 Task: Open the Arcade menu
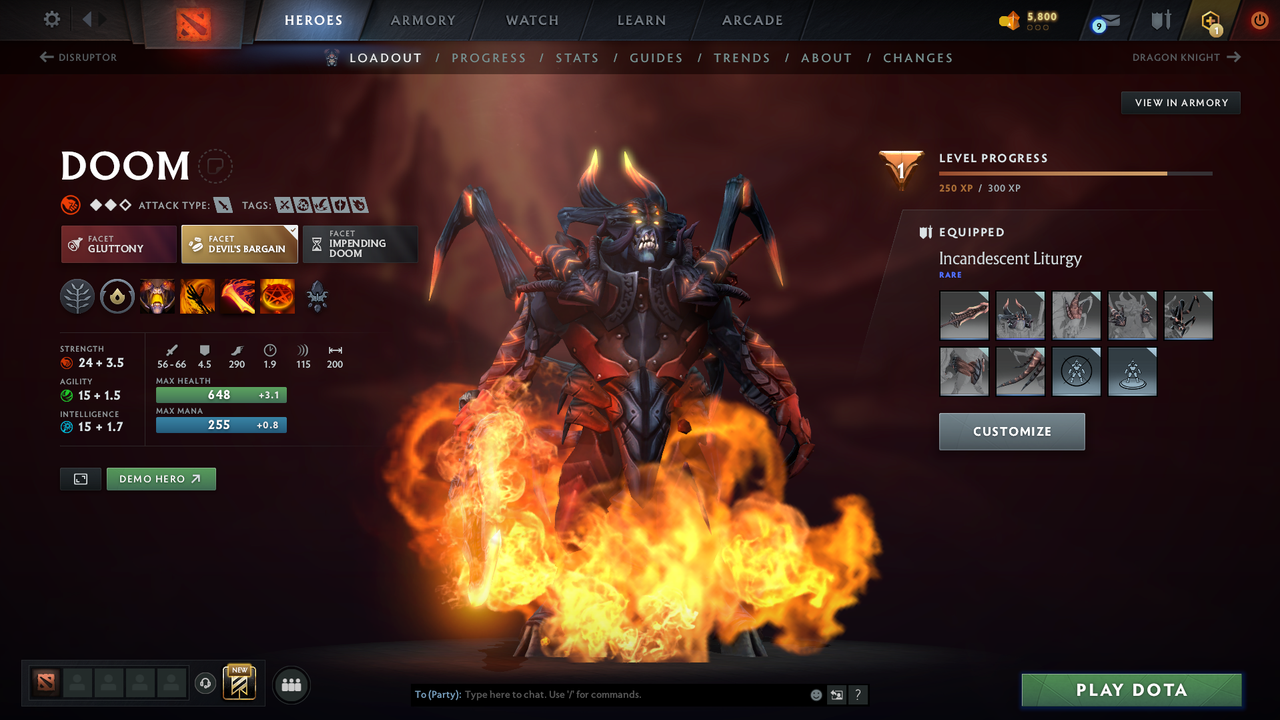click(x=751, y=20)
